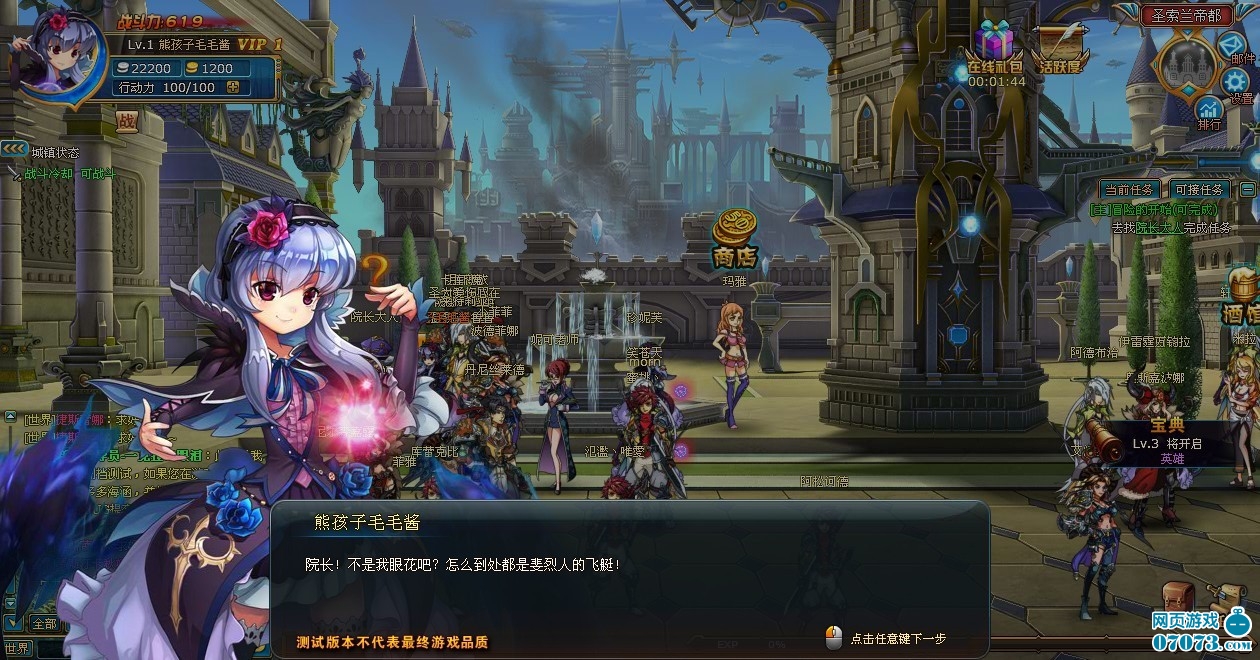Open the 商店 shop sign
The height and width of the screenshot is (660, 1260).
click(x=735, y=242)
